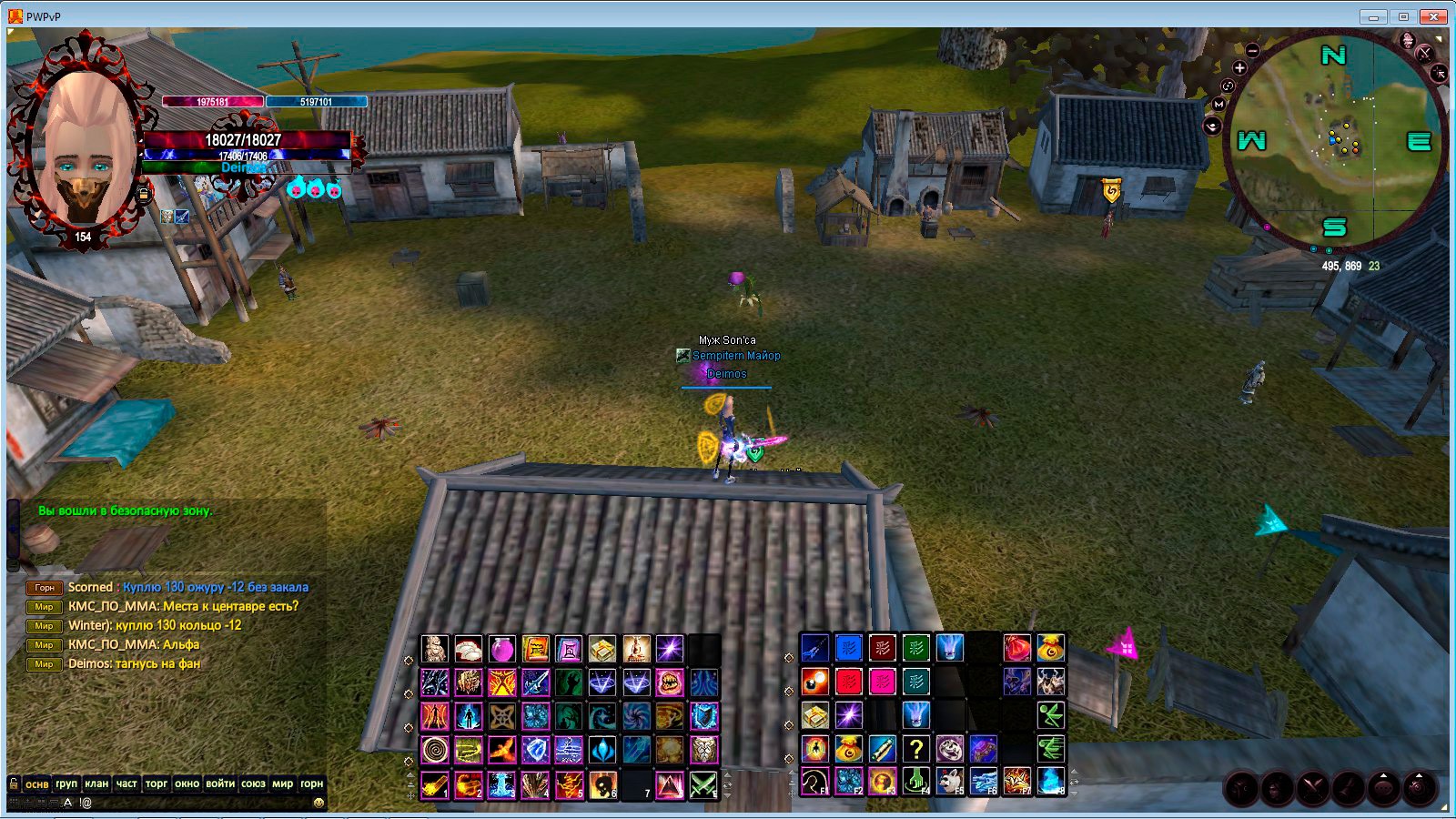1456x819 pixels.
Task: Open the 'торг' trade chat tab
Action: (157, 784)
